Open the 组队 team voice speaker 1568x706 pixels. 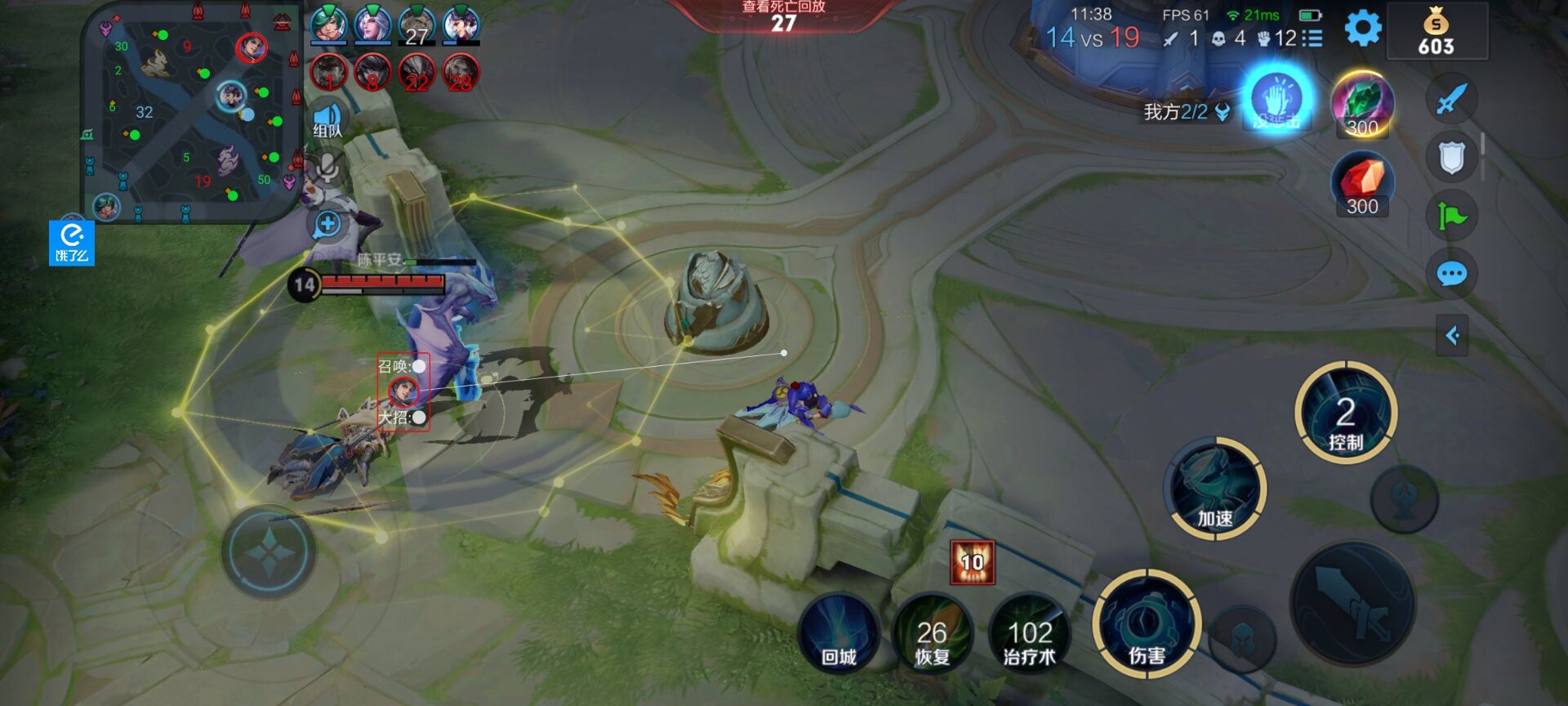tap(327, 118)
